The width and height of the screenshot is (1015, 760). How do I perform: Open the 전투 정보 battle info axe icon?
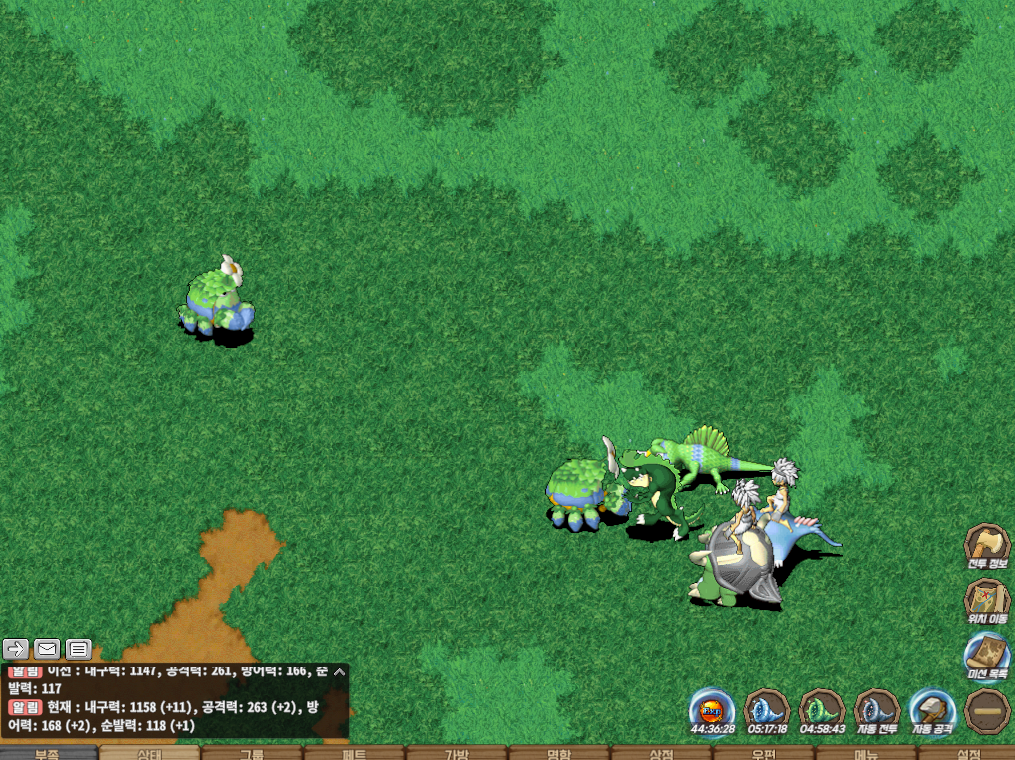point(986,545)
